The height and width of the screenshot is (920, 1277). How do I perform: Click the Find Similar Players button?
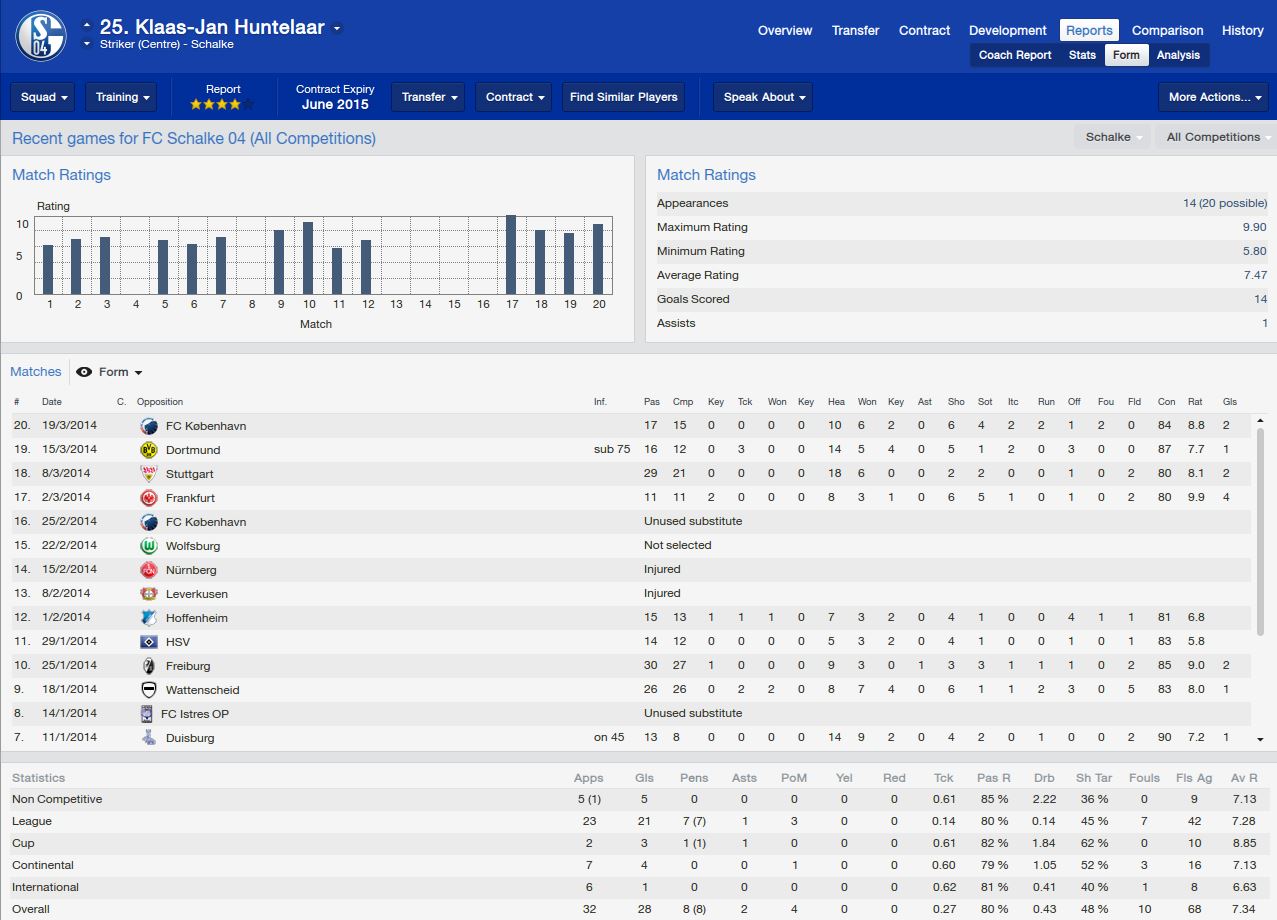[623, 97]
